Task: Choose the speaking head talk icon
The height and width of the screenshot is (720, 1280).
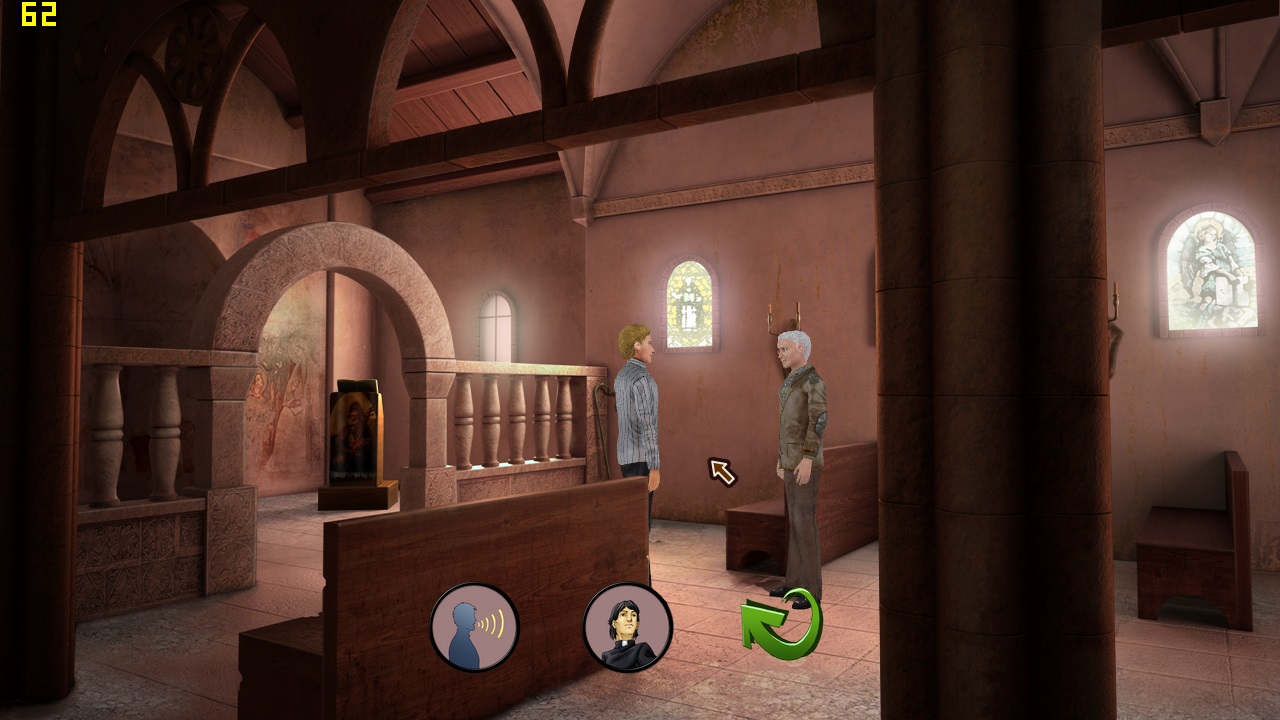Action: point(474,627)
